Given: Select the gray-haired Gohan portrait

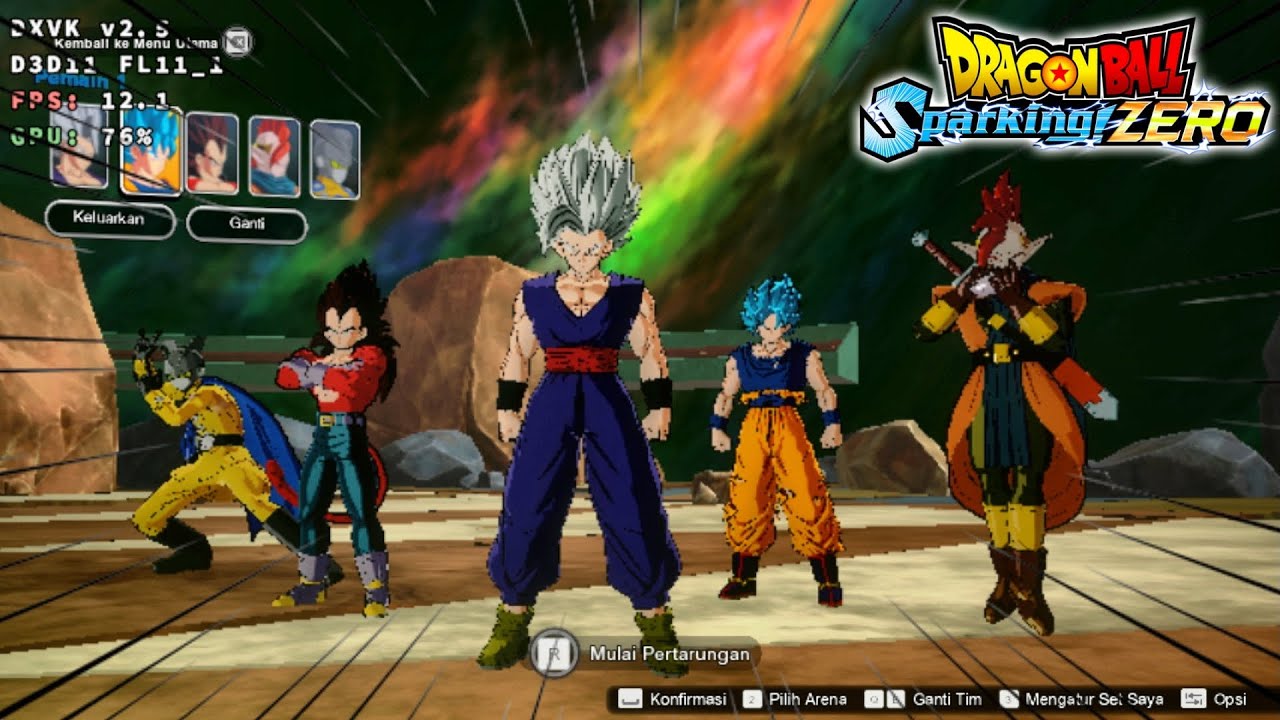Looking at the screenshot, I should click(79, 151).
